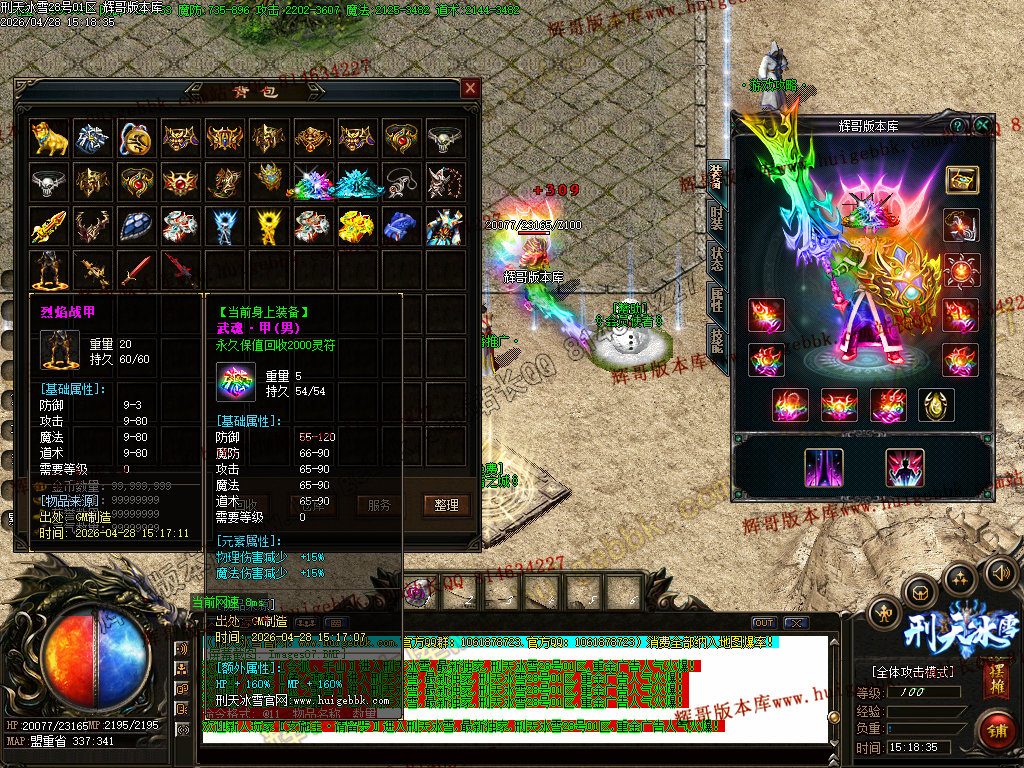The image size is (1024, 768).
Task: Open the 时装 fashion tab
Action: [717, 219]
